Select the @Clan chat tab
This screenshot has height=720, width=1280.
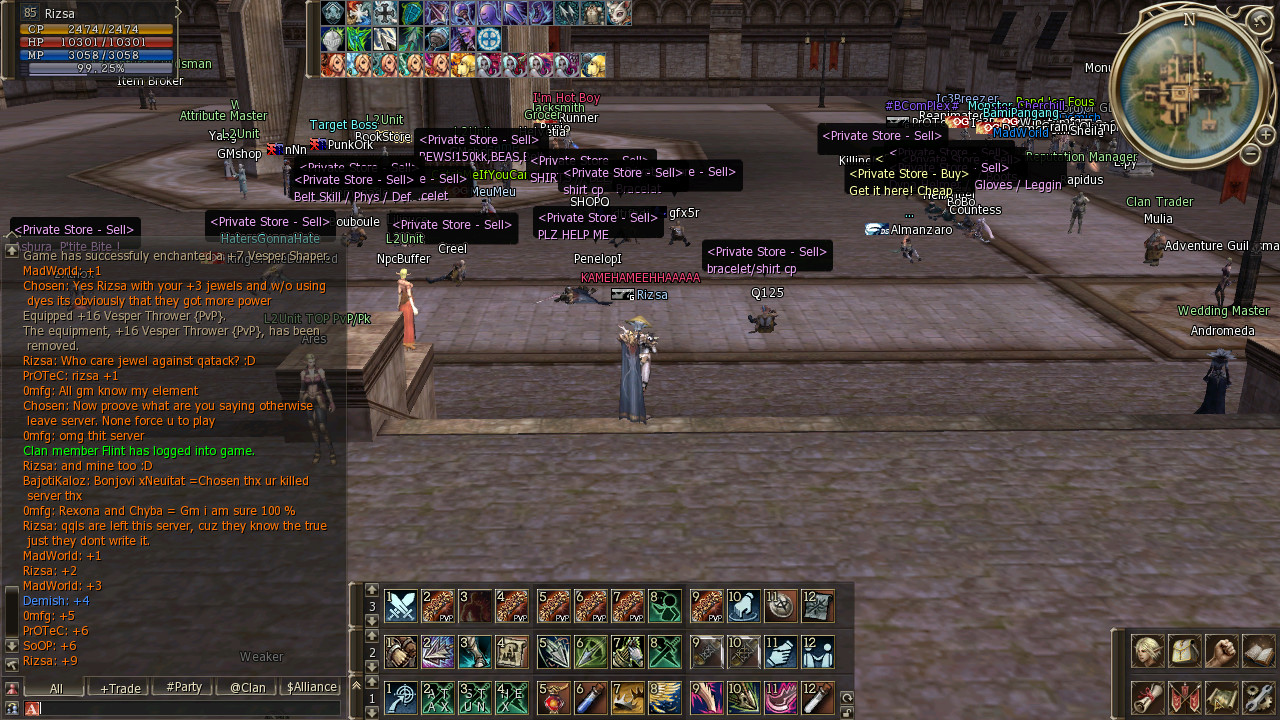[247, 688]
